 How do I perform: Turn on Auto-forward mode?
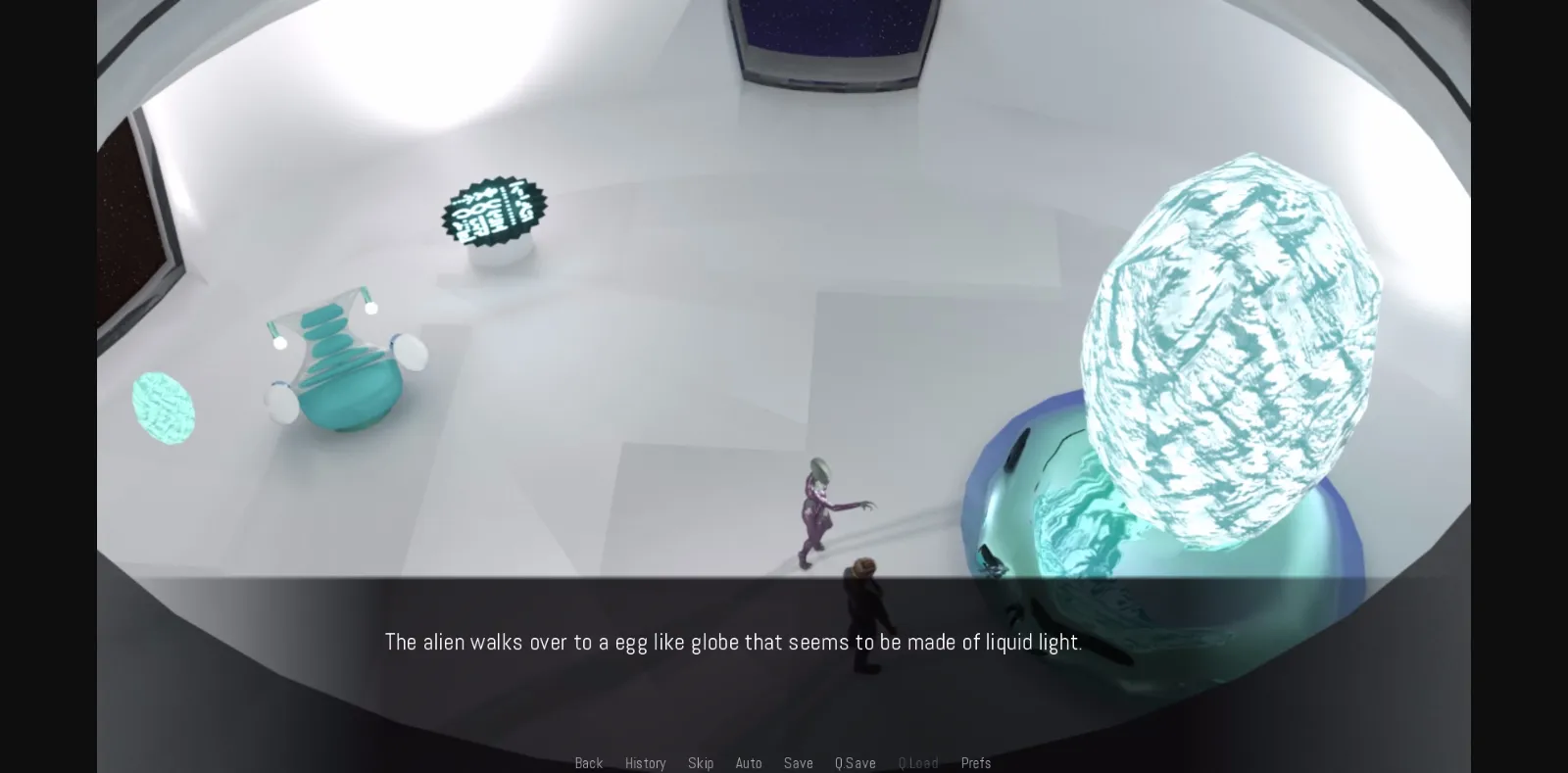pyautogui.click(x=749, y=762)
